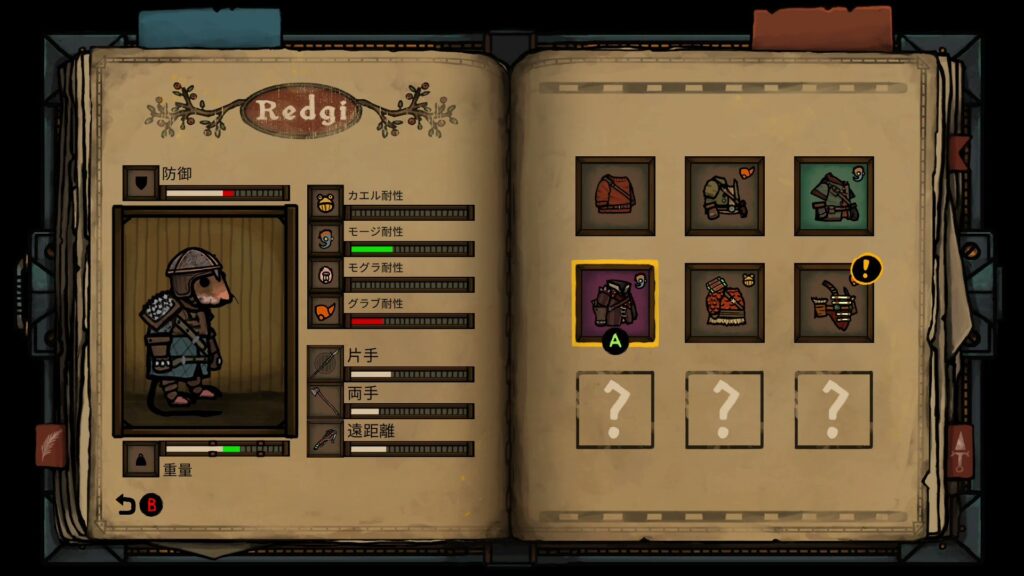The image size is (1024, 576).
Task: Switch to the red bookmark tab
Action: 821,28
